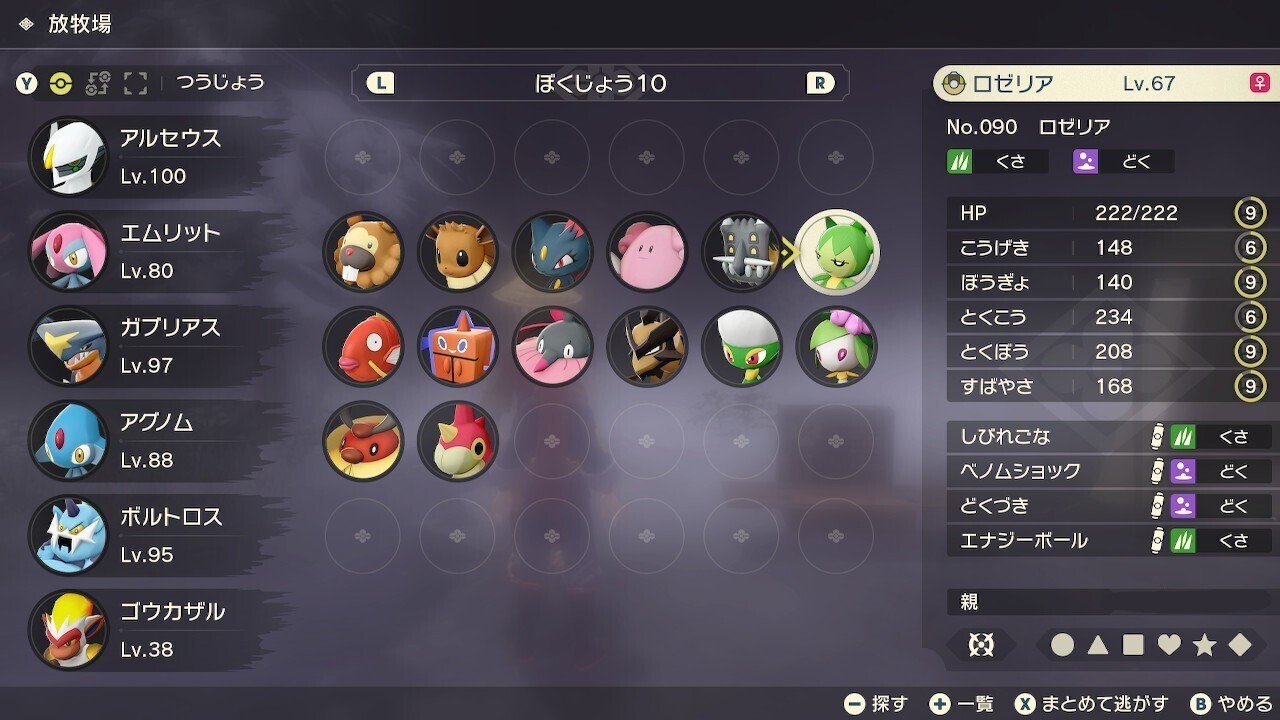Select Eevee's thumbnail in the pasture grid
The image size is (1280, 720).
point(457,253)
